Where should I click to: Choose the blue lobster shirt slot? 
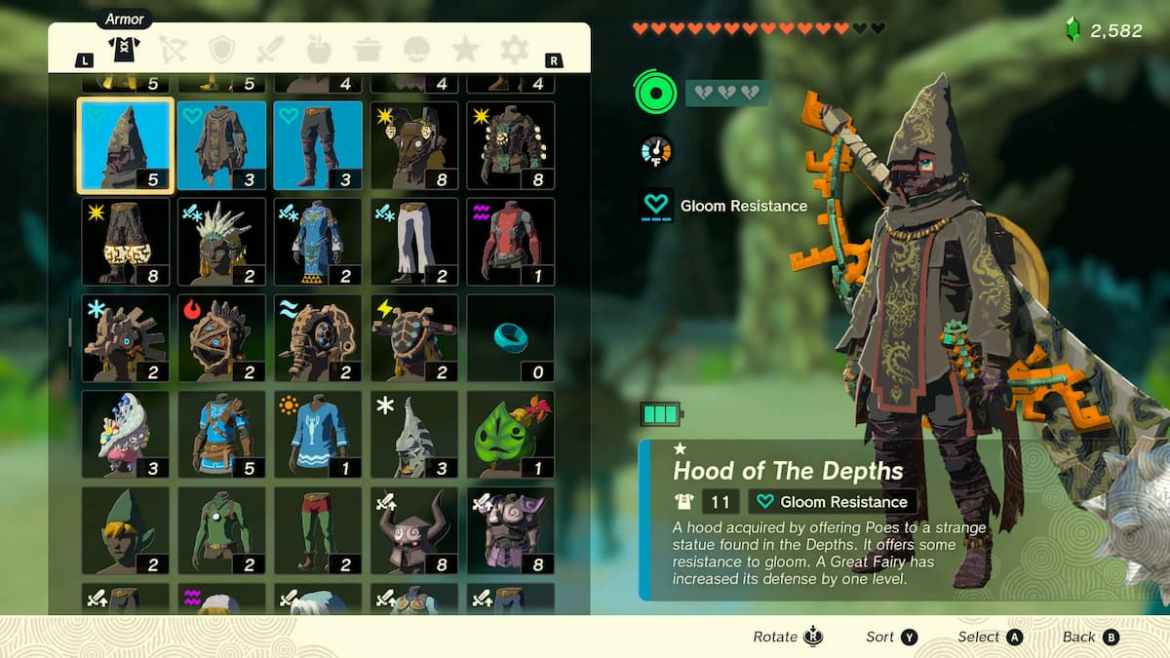(318, 434)
